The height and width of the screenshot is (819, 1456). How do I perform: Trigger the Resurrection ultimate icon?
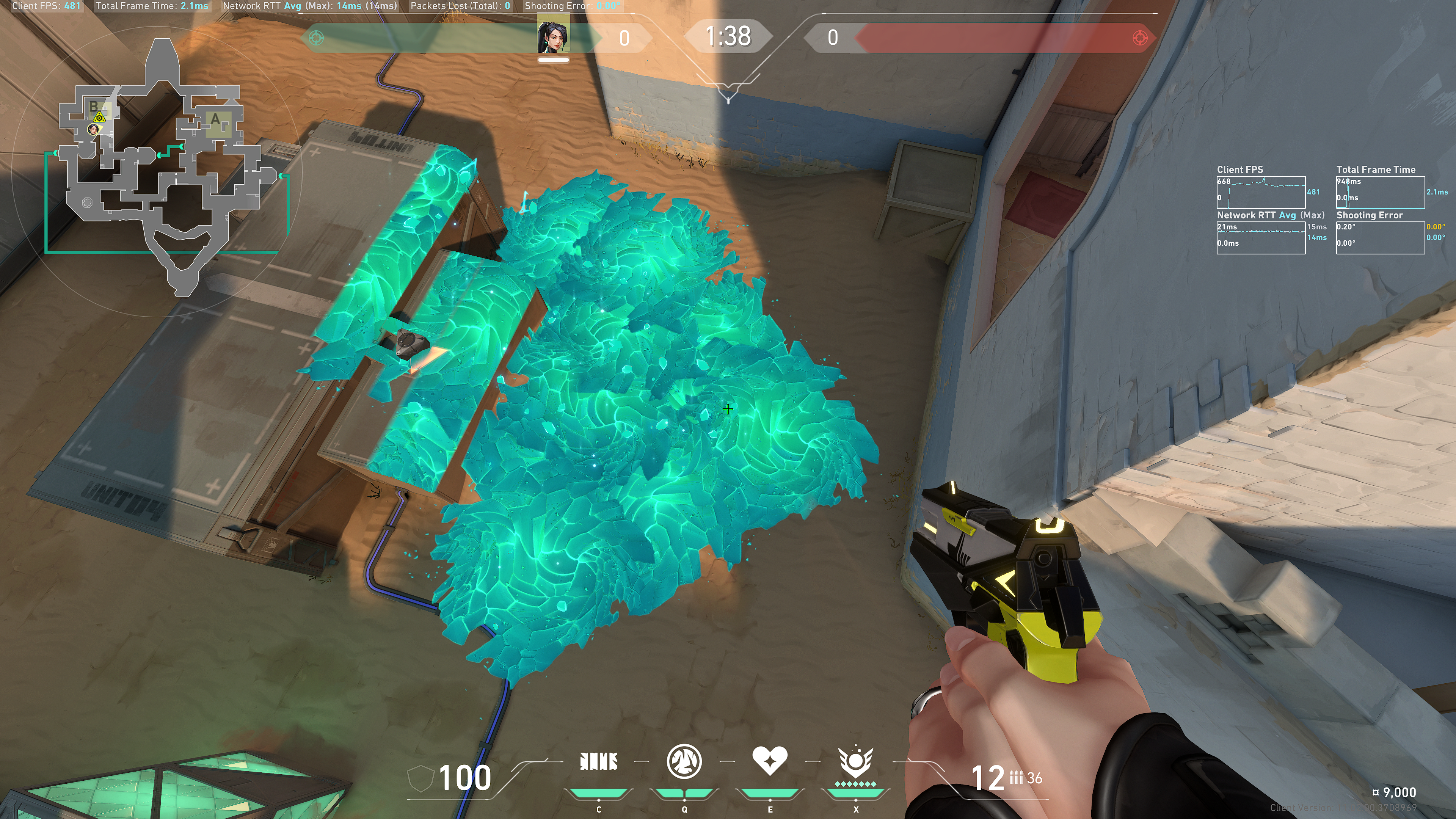coord(855,761)
